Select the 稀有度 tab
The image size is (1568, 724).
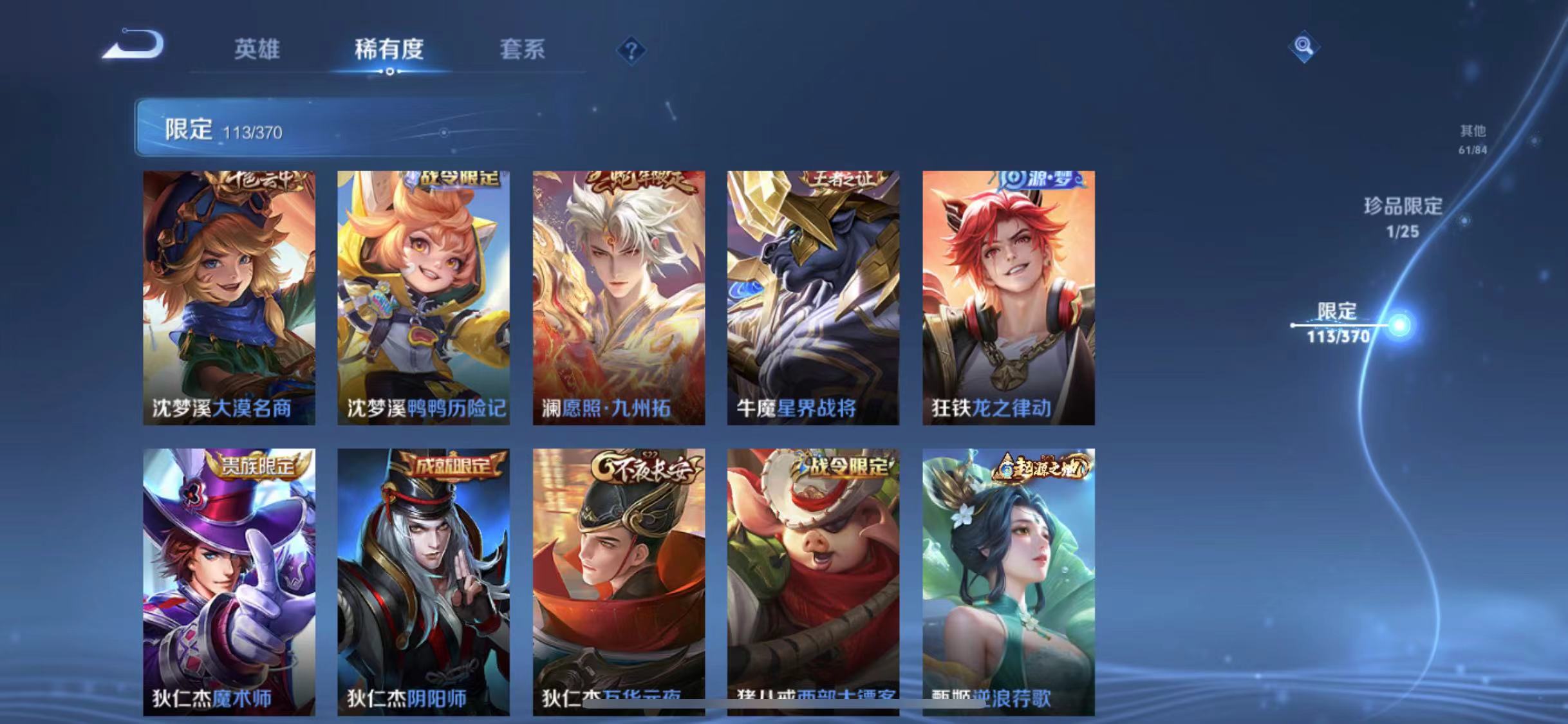click(x=388, y=51)
